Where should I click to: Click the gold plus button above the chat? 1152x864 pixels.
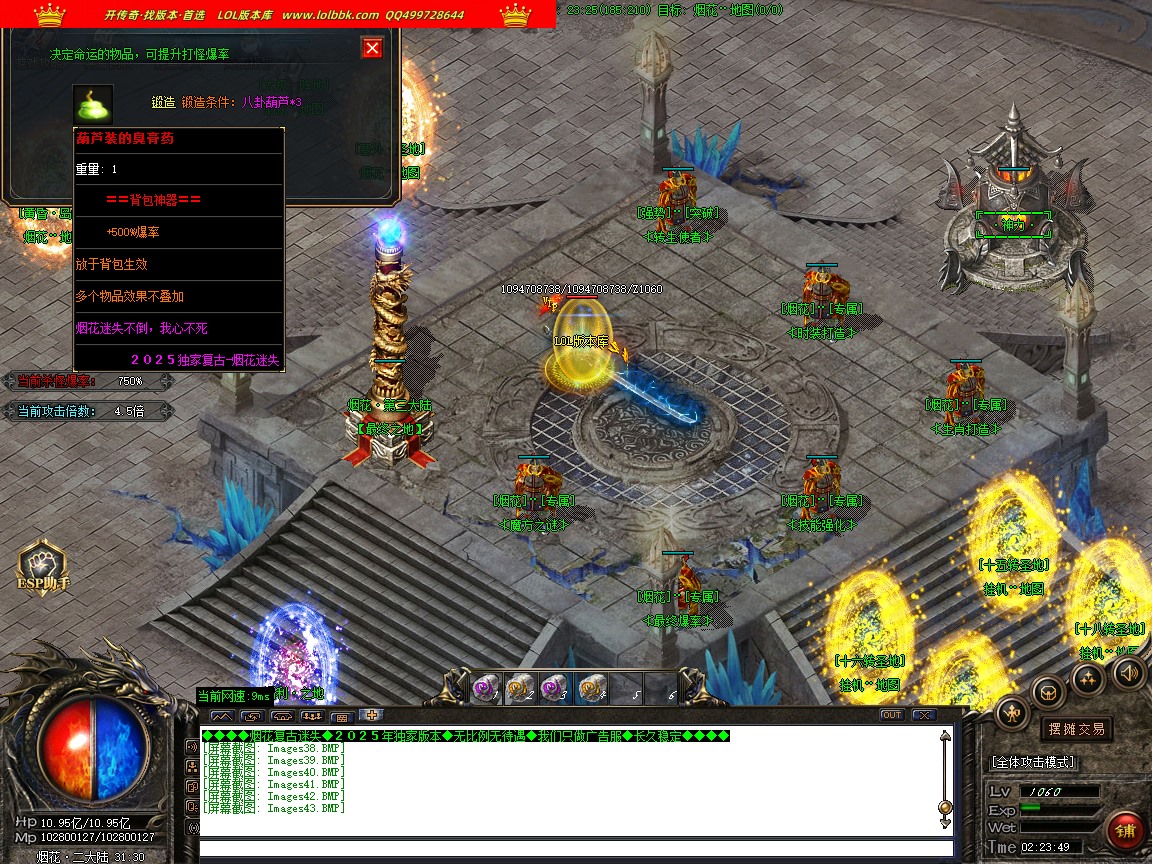(371, 715)
